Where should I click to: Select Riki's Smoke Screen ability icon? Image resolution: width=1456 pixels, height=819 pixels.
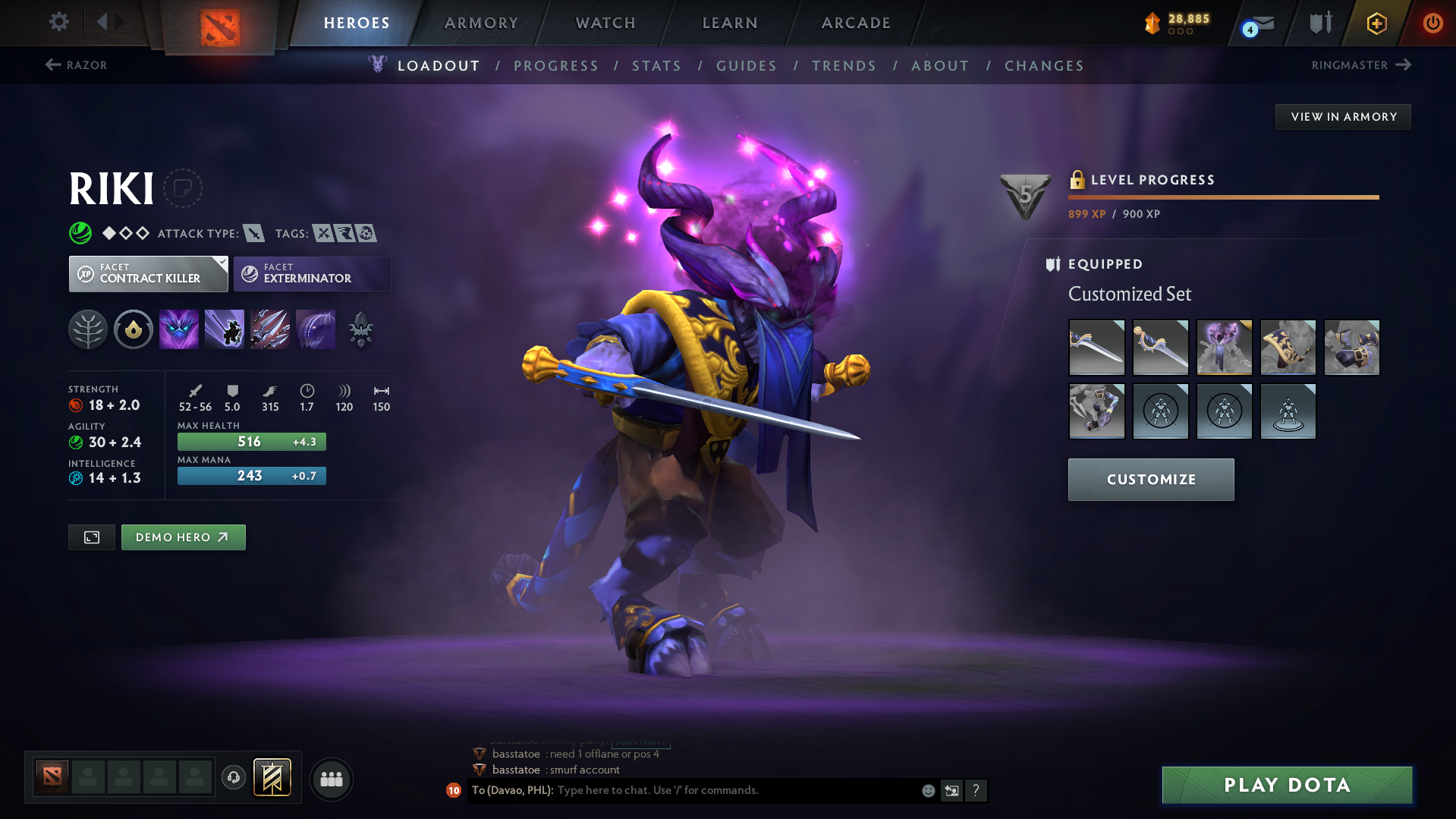tap(179, 329)
